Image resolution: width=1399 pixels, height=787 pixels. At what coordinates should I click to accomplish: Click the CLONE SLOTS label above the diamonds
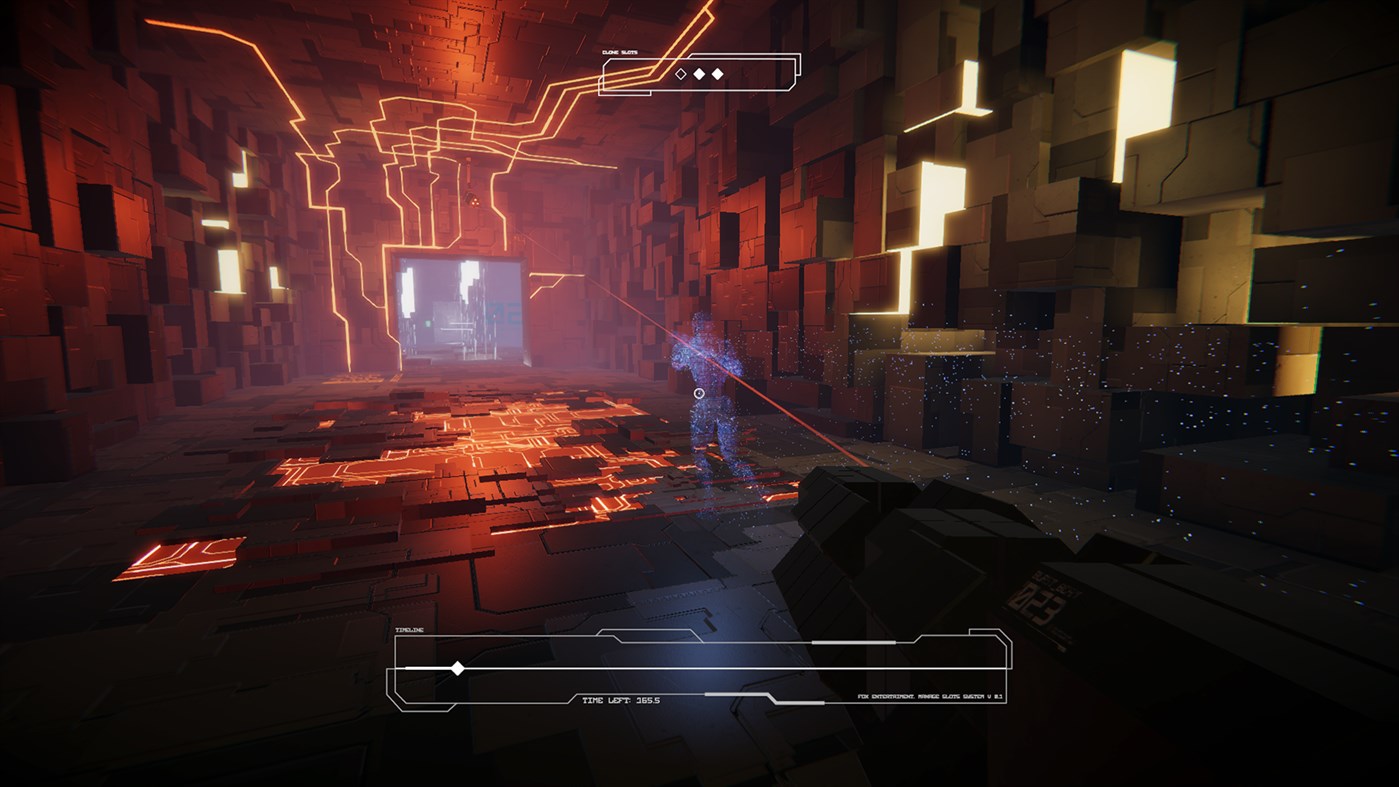click(620, 52)
